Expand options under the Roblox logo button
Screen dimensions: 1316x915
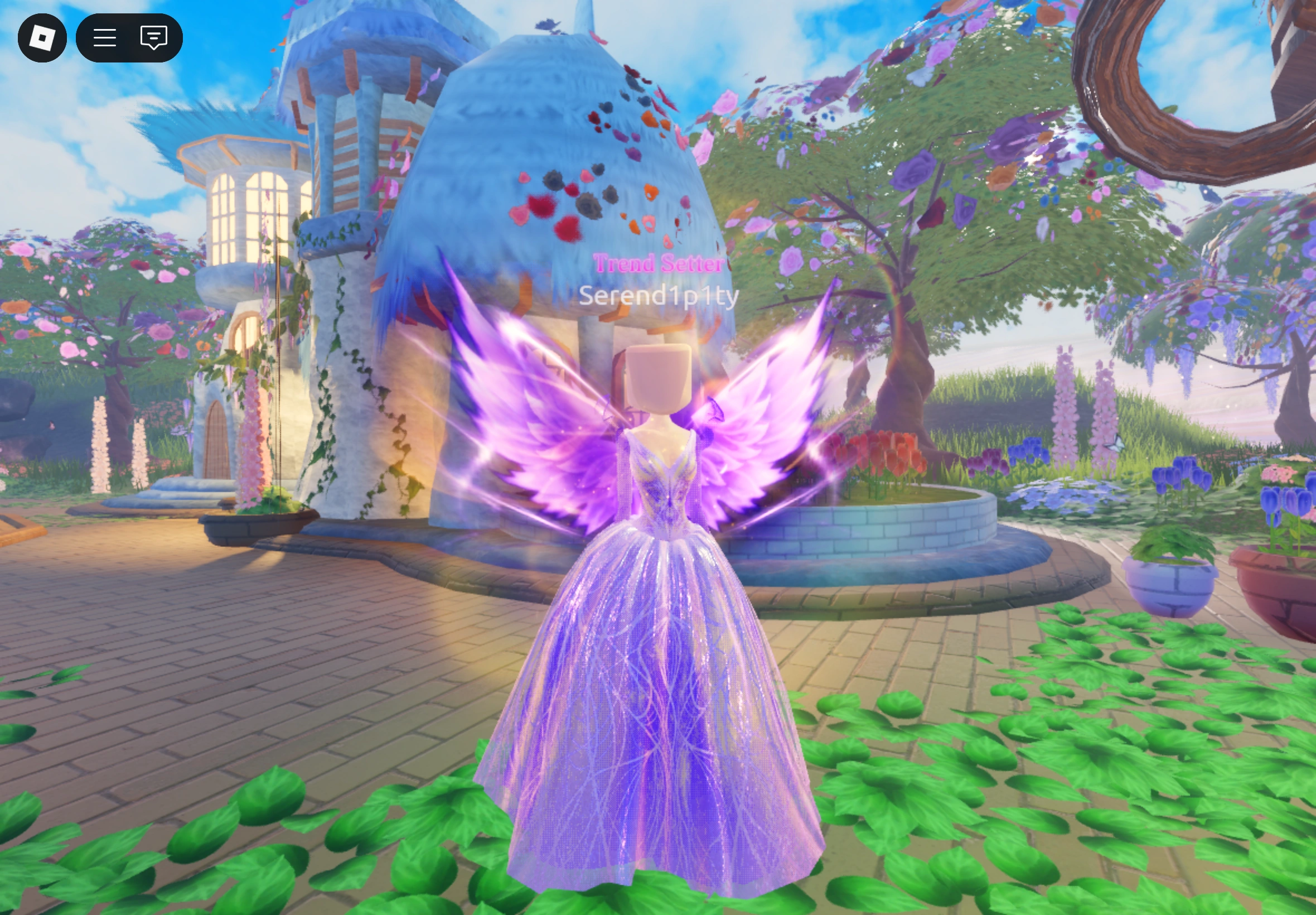point(43,38)
